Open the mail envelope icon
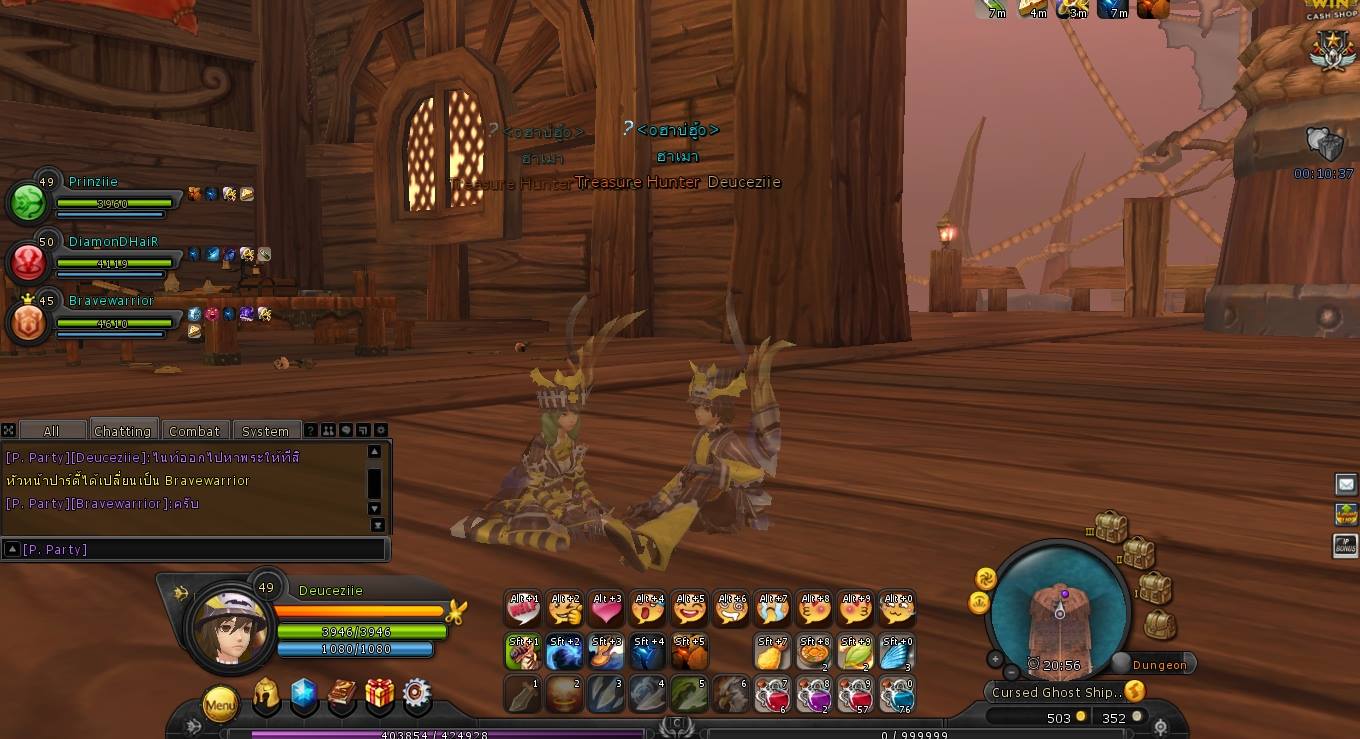Image resolution: width=1360 pixels, height=739 pixels. click(x=1346, y=485)
